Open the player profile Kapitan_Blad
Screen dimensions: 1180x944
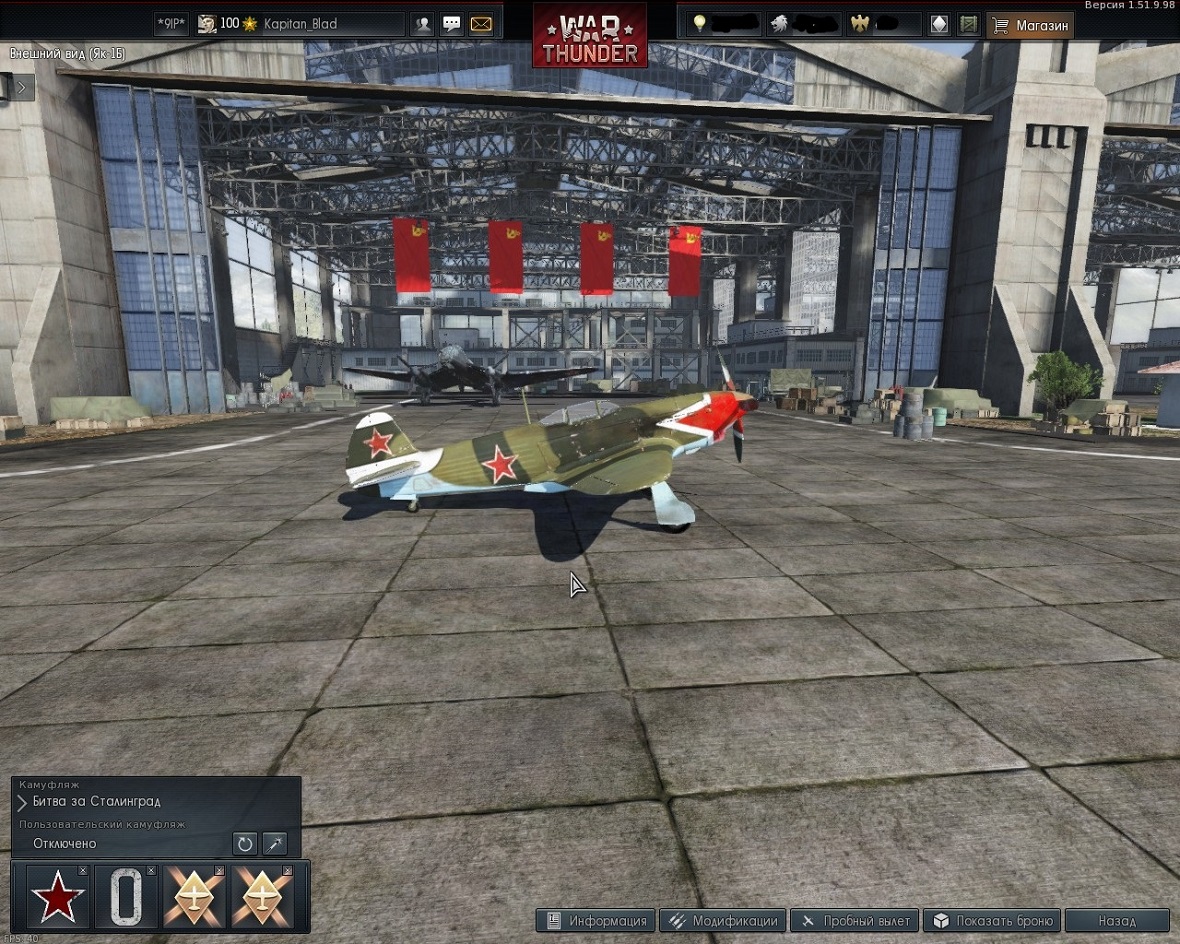click(300, 24)
